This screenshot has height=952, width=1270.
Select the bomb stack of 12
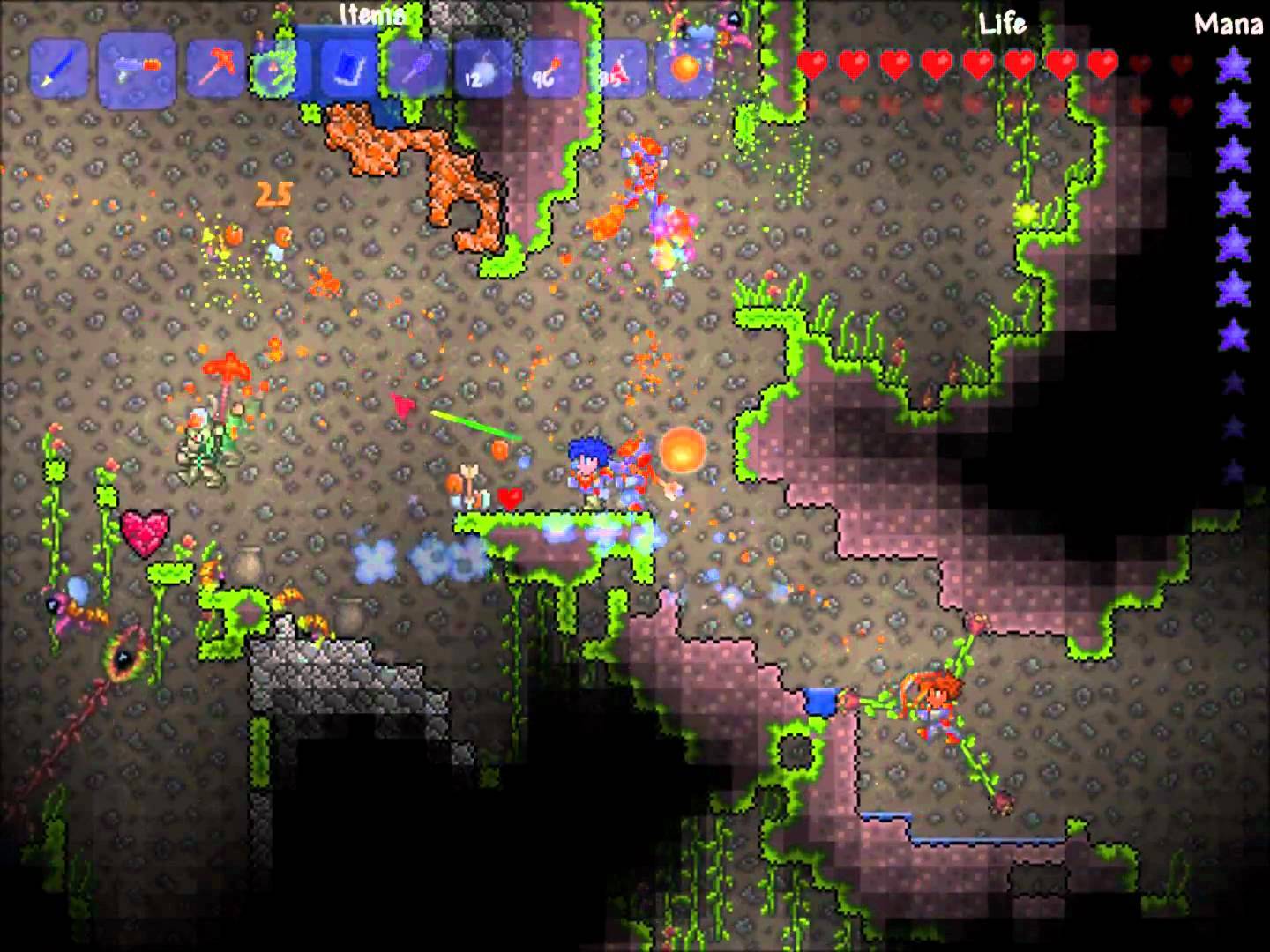click(481, 69)
